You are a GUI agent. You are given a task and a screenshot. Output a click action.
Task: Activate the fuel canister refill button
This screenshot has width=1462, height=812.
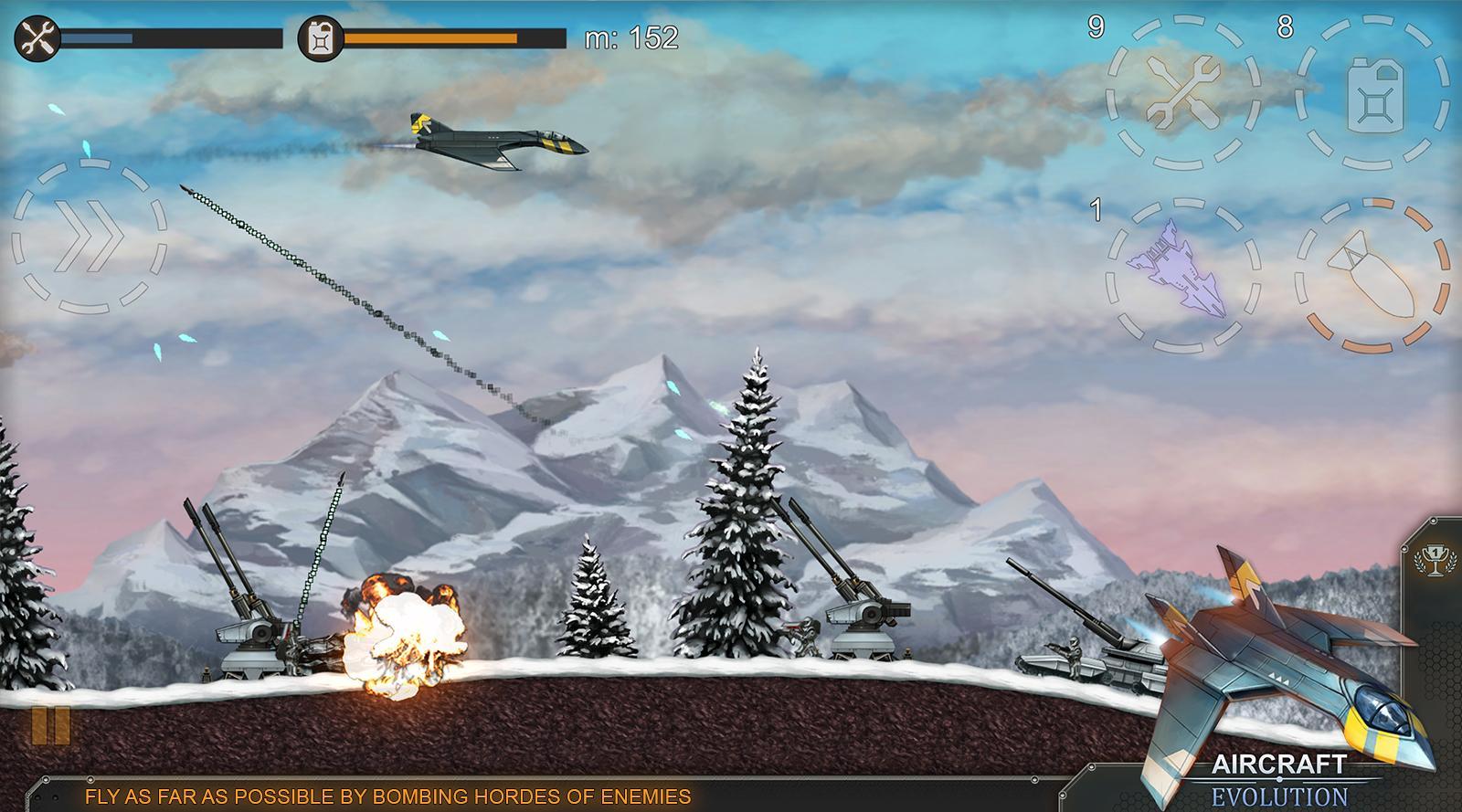pos(1372,92)
